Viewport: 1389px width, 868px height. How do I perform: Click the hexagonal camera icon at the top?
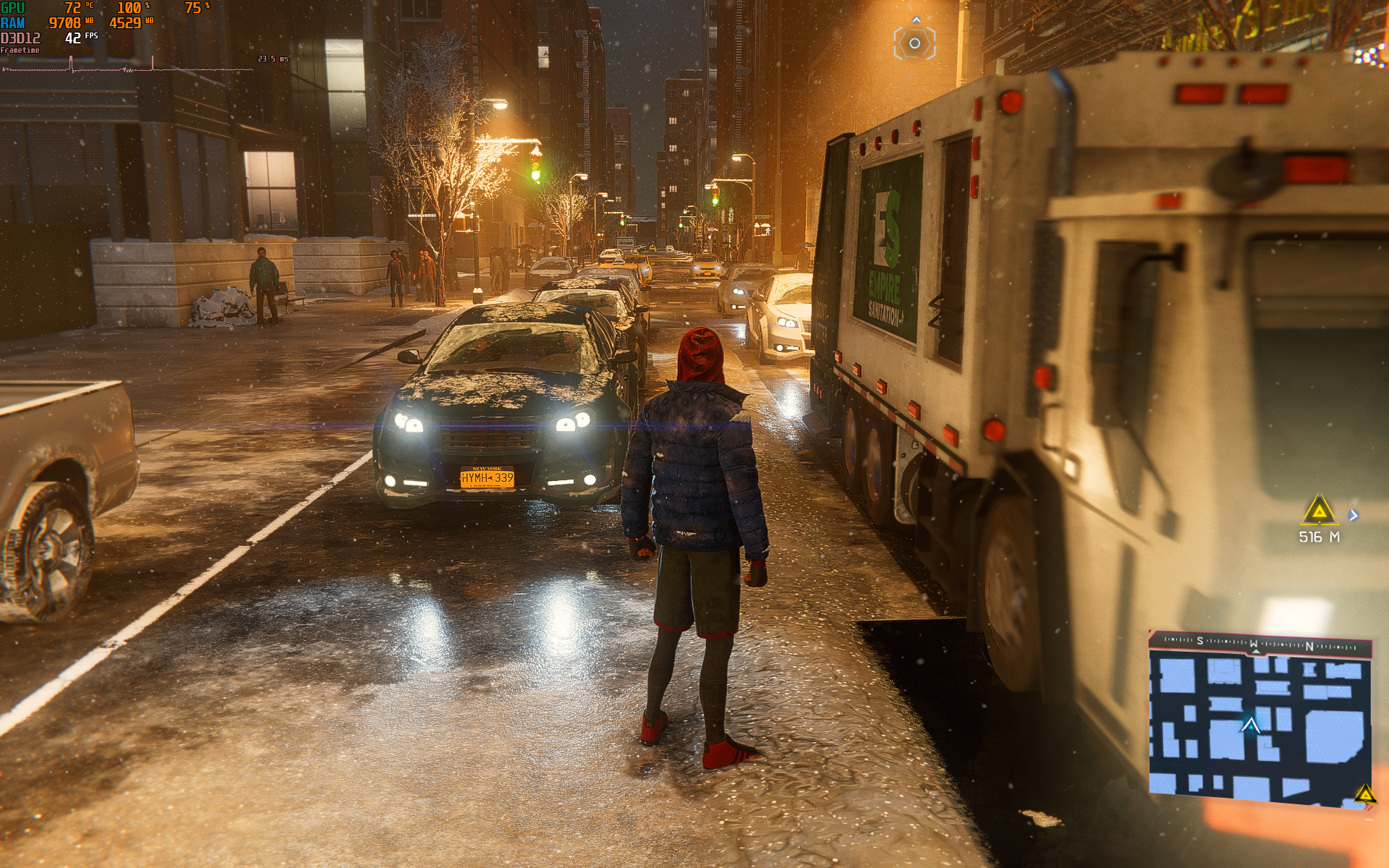[x=914, y=43]
